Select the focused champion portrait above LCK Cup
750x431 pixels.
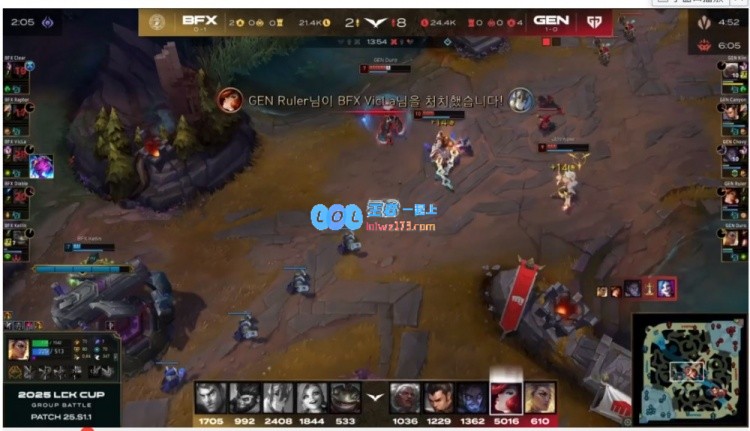point(19,350)
